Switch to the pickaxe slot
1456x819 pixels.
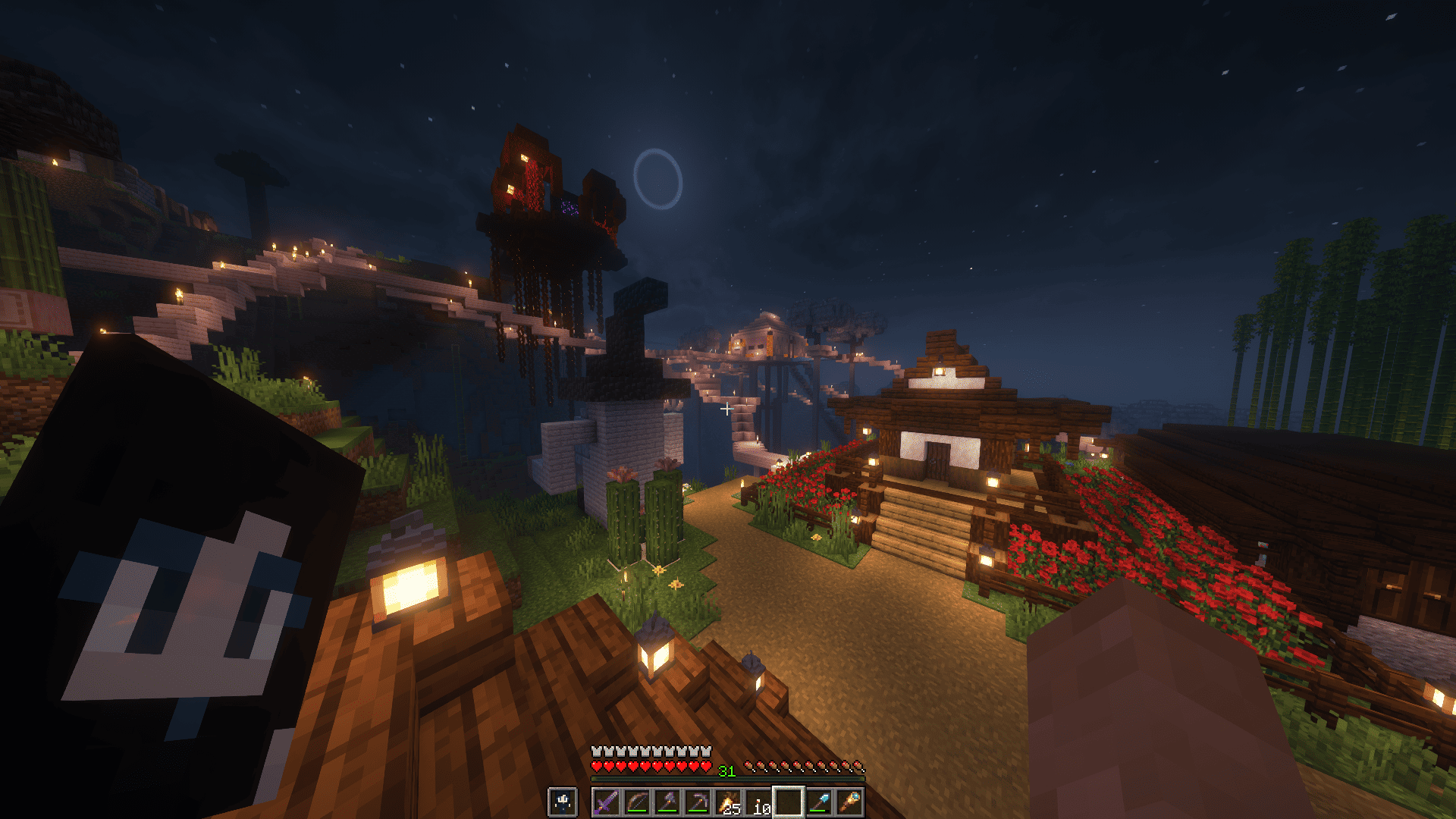tap(697, 802)
